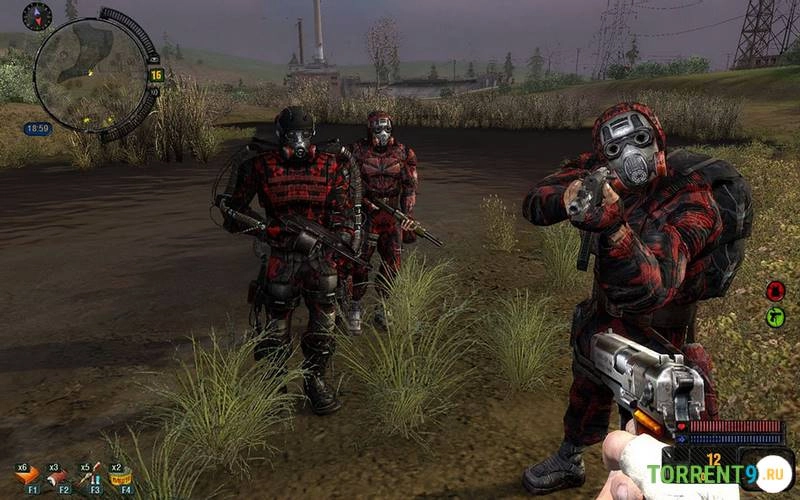800x500 pixels.
Task: Click the compass above the minimap
Action: tap(37, 16)
